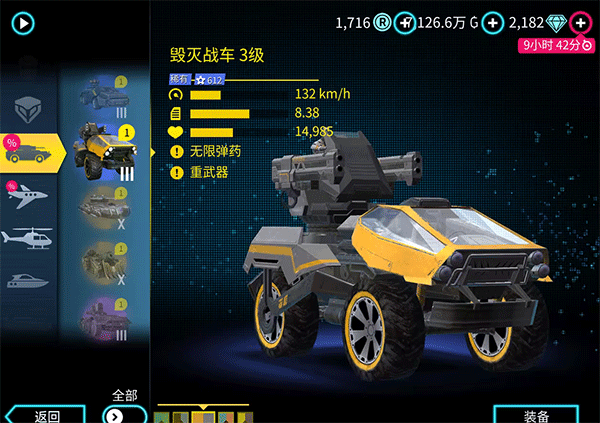Open the 9小时42分 timed offer tag
Screen dimensions: 600x423
(x=556, y=44)
